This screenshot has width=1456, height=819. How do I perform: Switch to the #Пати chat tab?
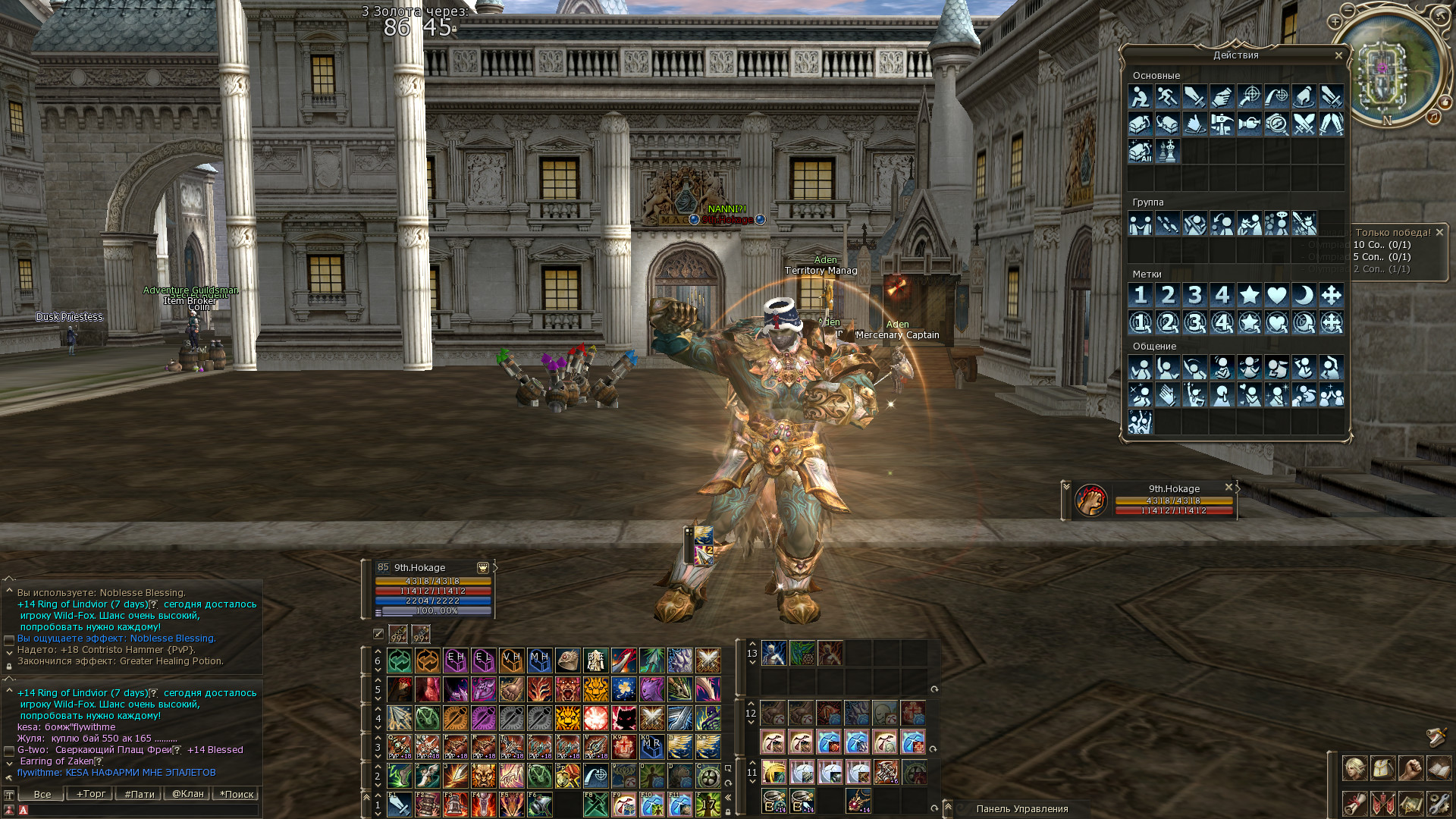coord(139,794)
